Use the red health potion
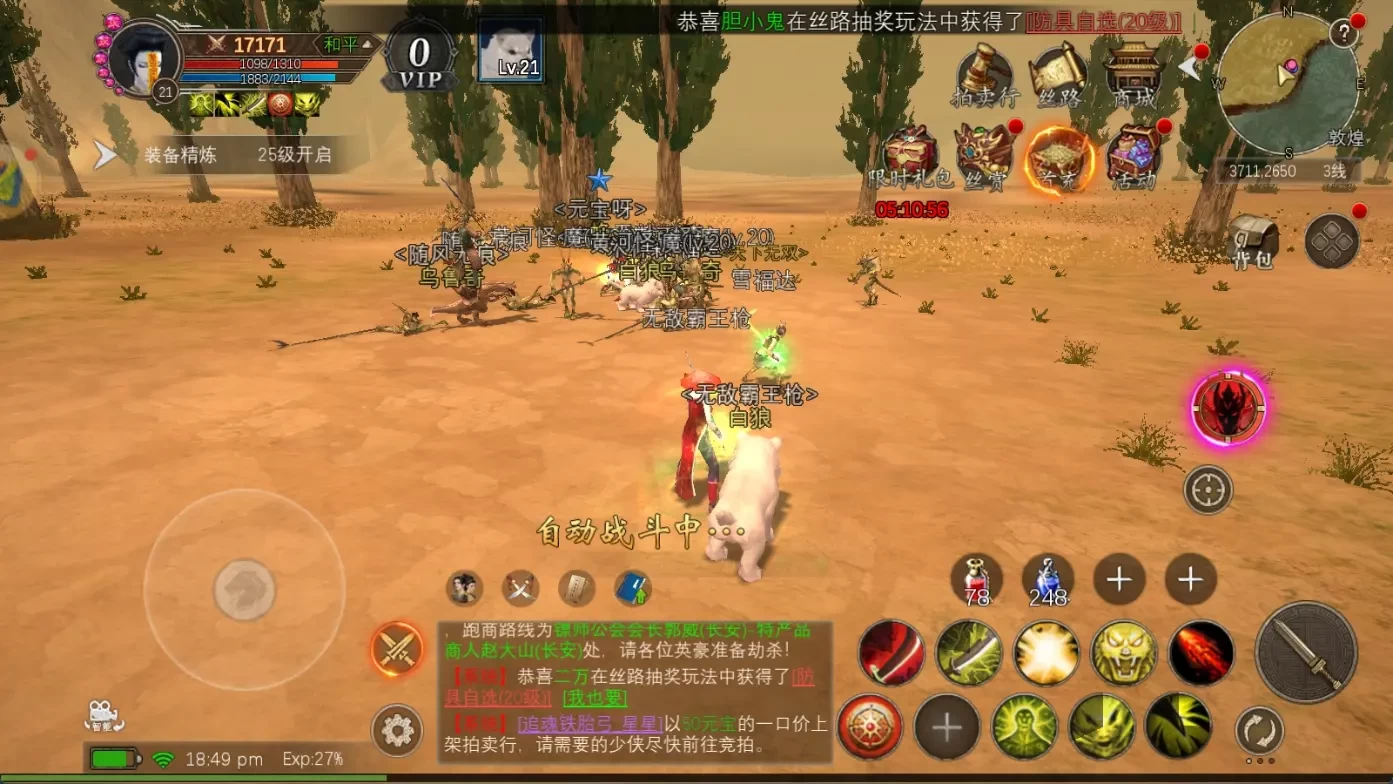Image resolution: width=1393 pixels, height=784 pixels. coord(976,579)
